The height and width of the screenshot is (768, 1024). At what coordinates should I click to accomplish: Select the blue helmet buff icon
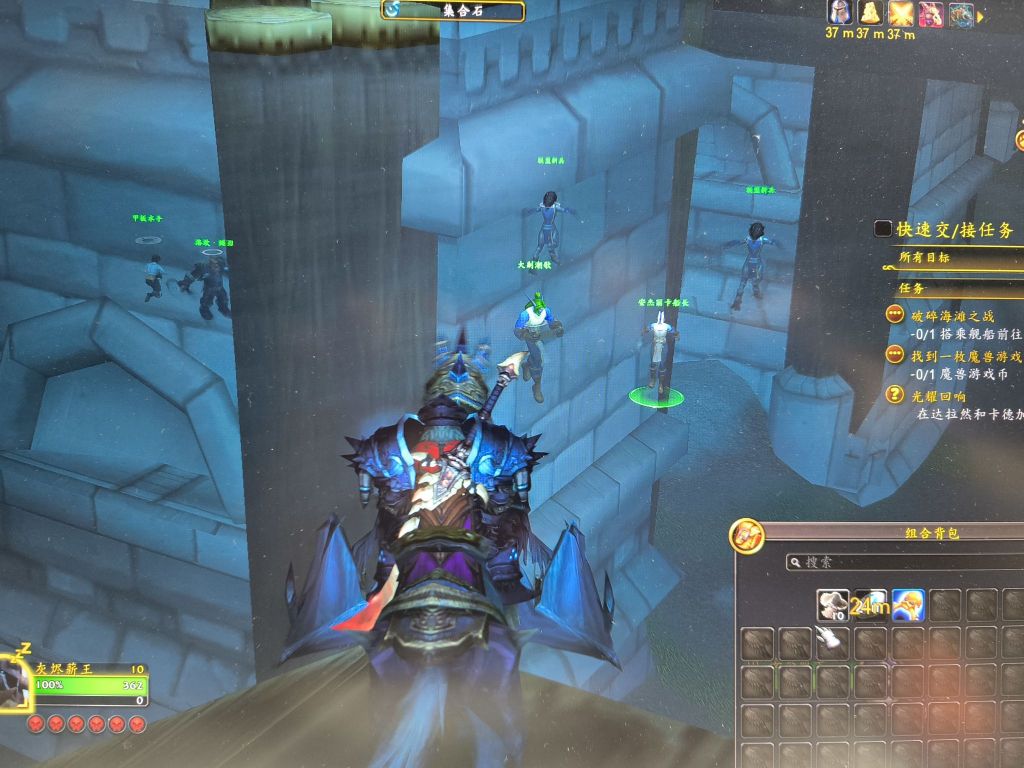[x=839, y=13]
